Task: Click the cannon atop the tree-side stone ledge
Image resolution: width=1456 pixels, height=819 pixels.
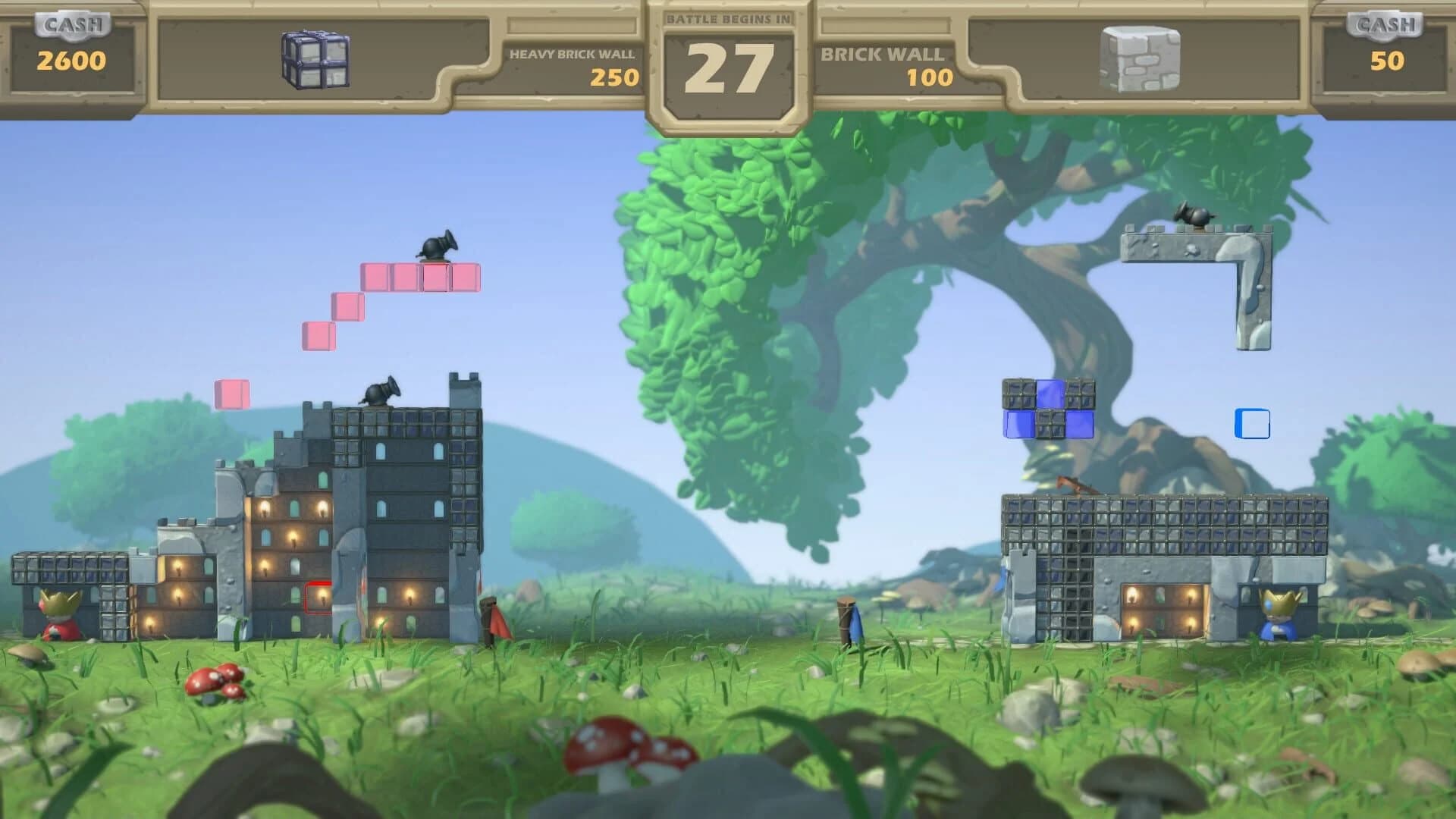Action: (1194, 217)
